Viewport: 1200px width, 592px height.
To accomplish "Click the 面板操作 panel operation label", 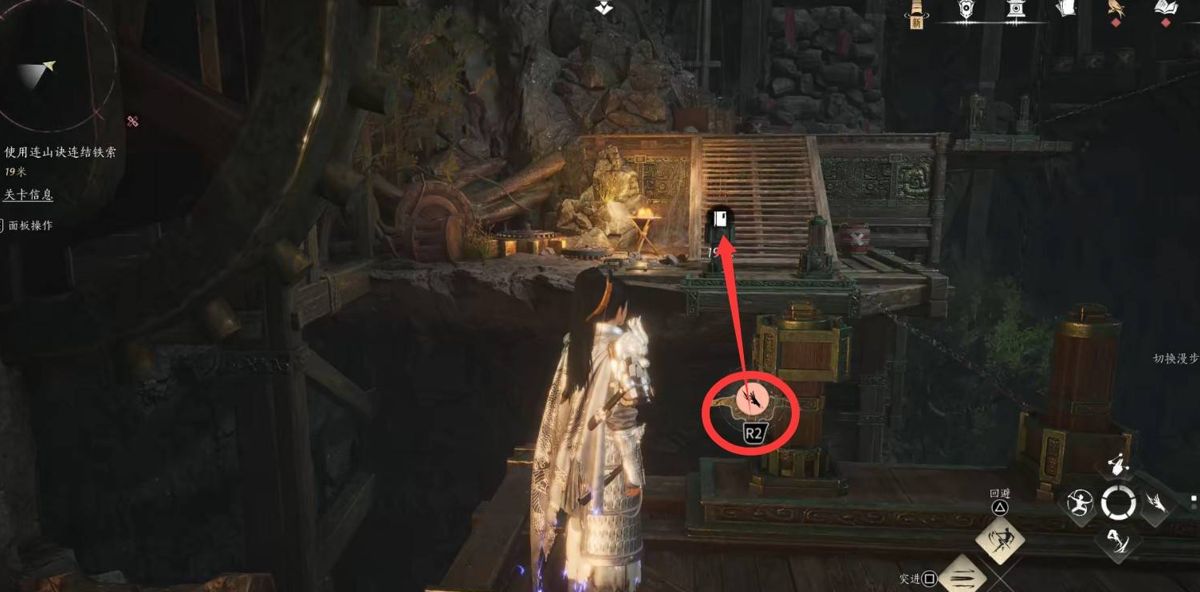I will point(30,226).
